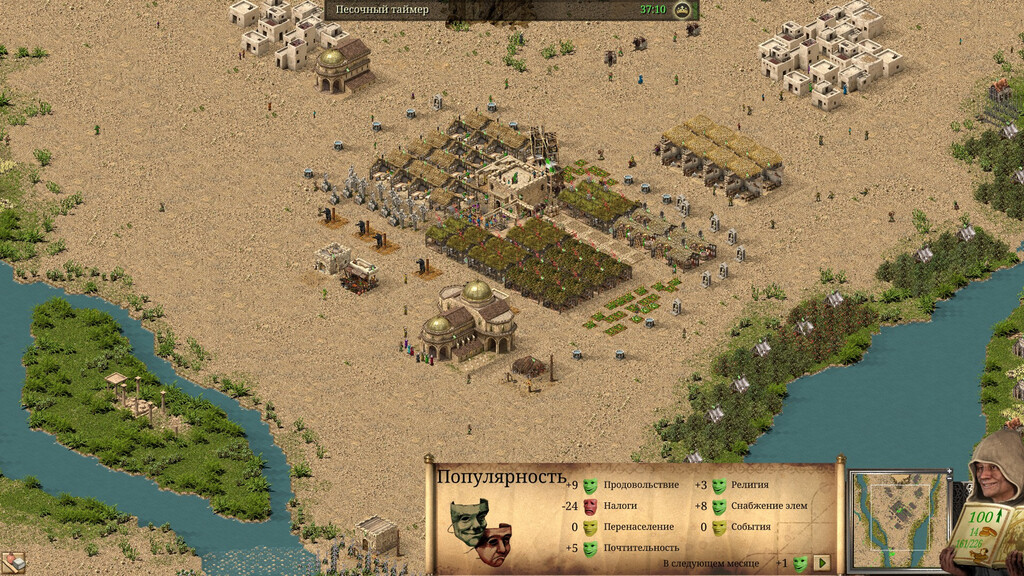Select the minimap of the desert region
Image resolution: width=1024 pixels, height=576 pixels.
pos(899,519)
